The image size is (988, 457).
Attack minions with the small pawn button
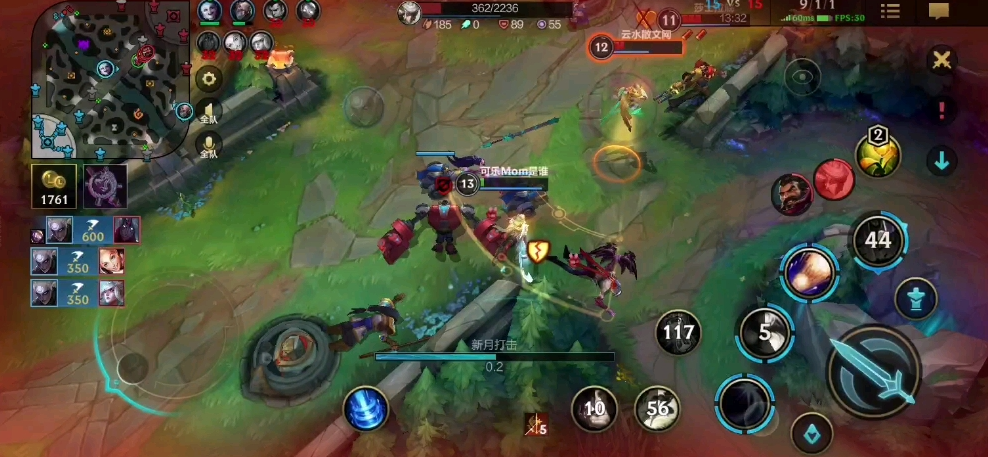[915, 297]
